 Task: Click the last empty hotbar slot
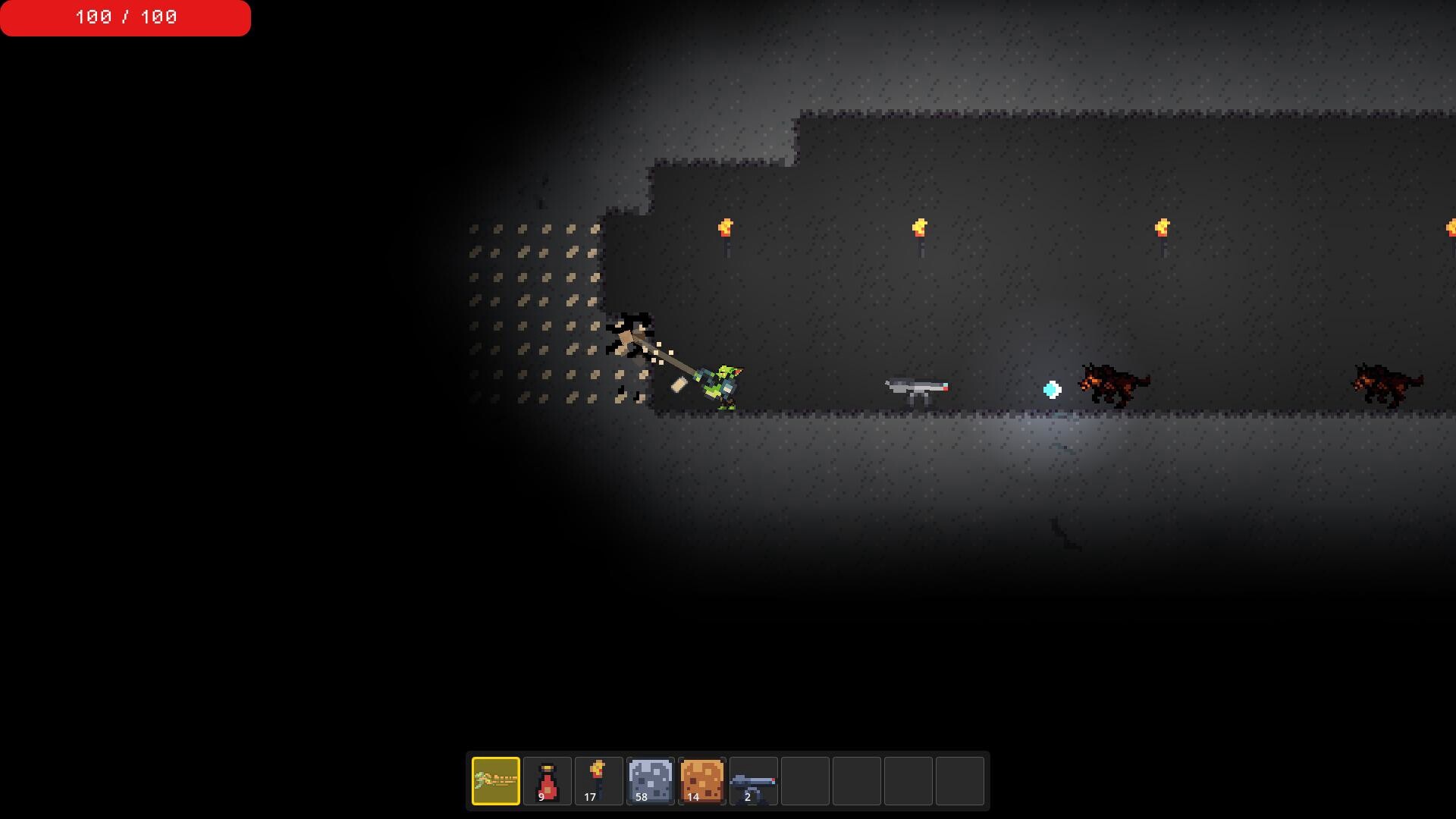pos(959,780)
